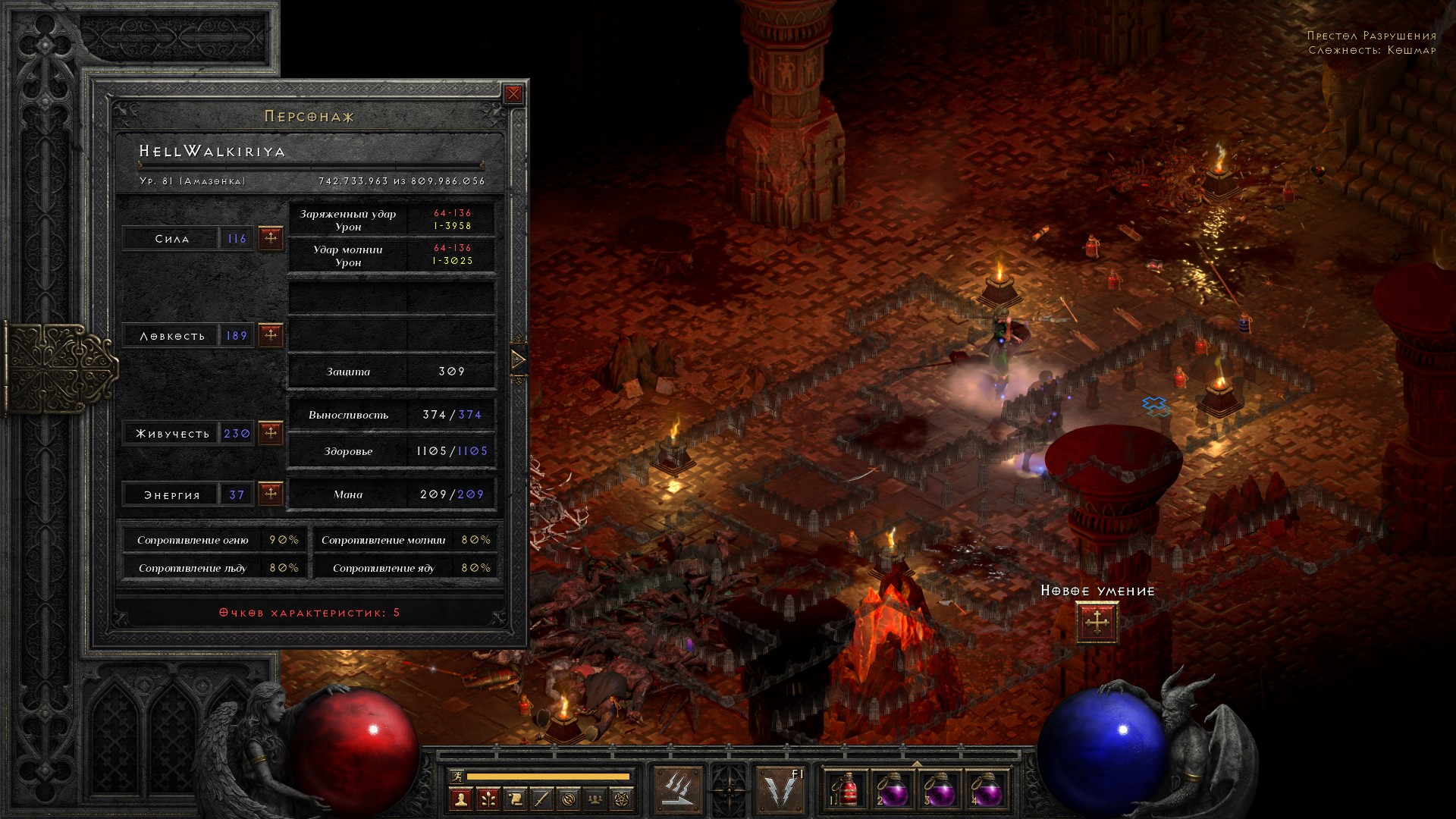
Task: Toggle the run/walk icon by stamina bar
Action: (x=455, y=776)
